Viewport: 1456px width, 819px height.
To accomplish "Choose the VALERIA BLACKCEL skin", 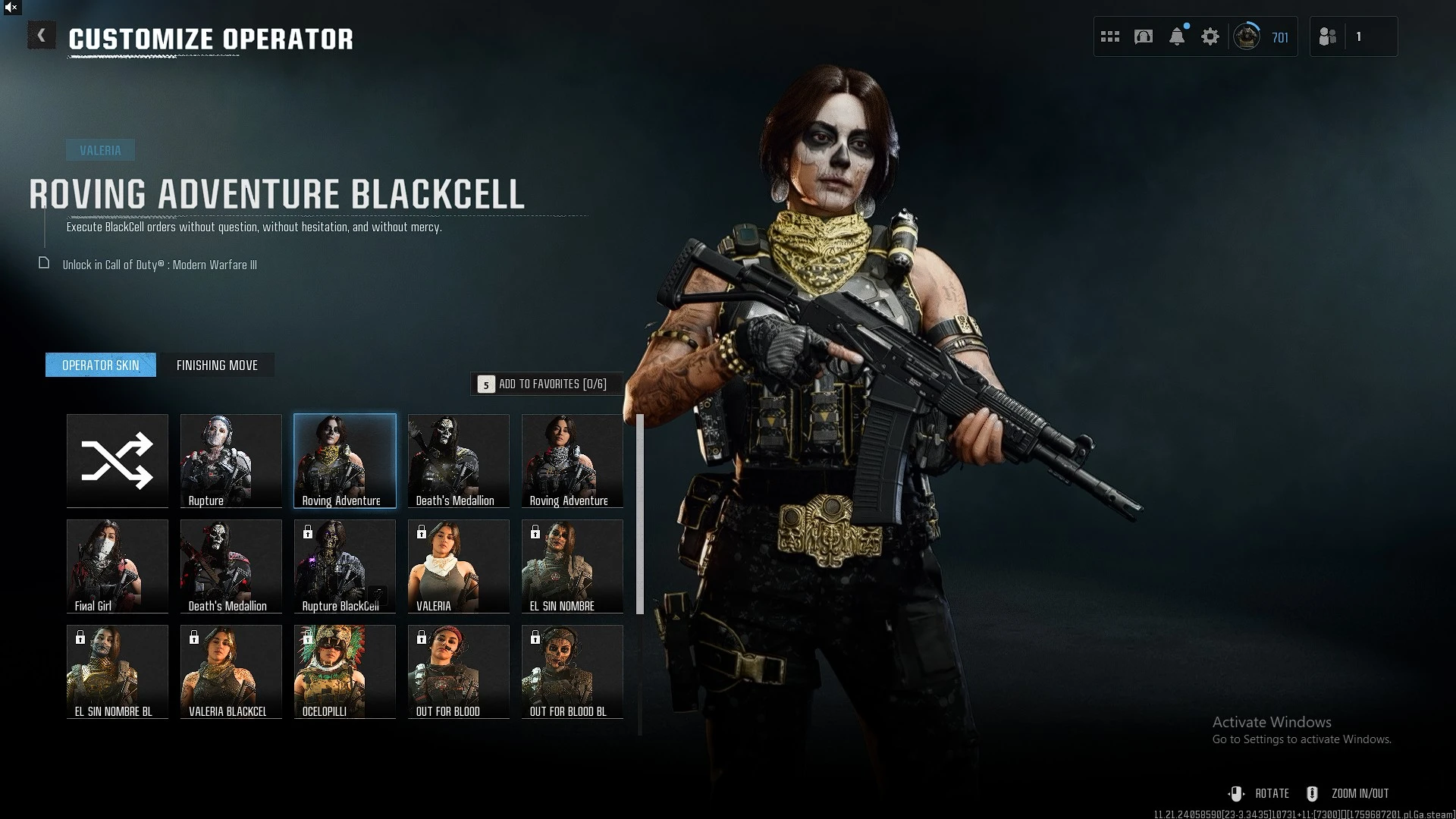I will tap(231, 671).
